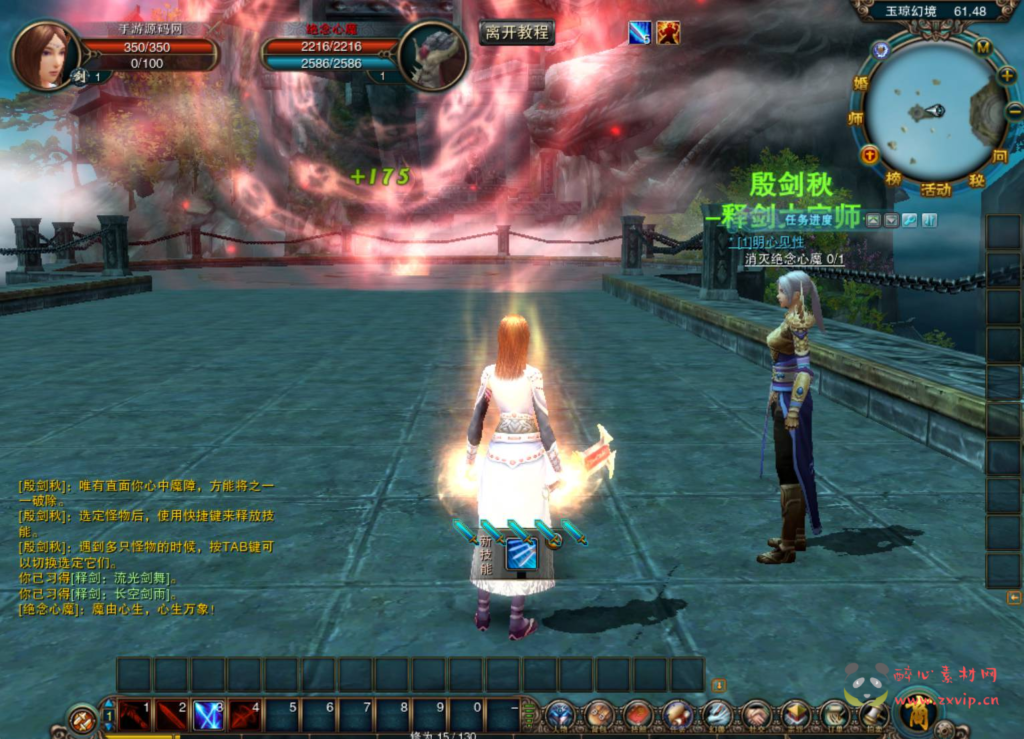The height and width of the screenshot is (739, 1024).
Task: Click the new skill icon above the character
Action: [521, 553]
